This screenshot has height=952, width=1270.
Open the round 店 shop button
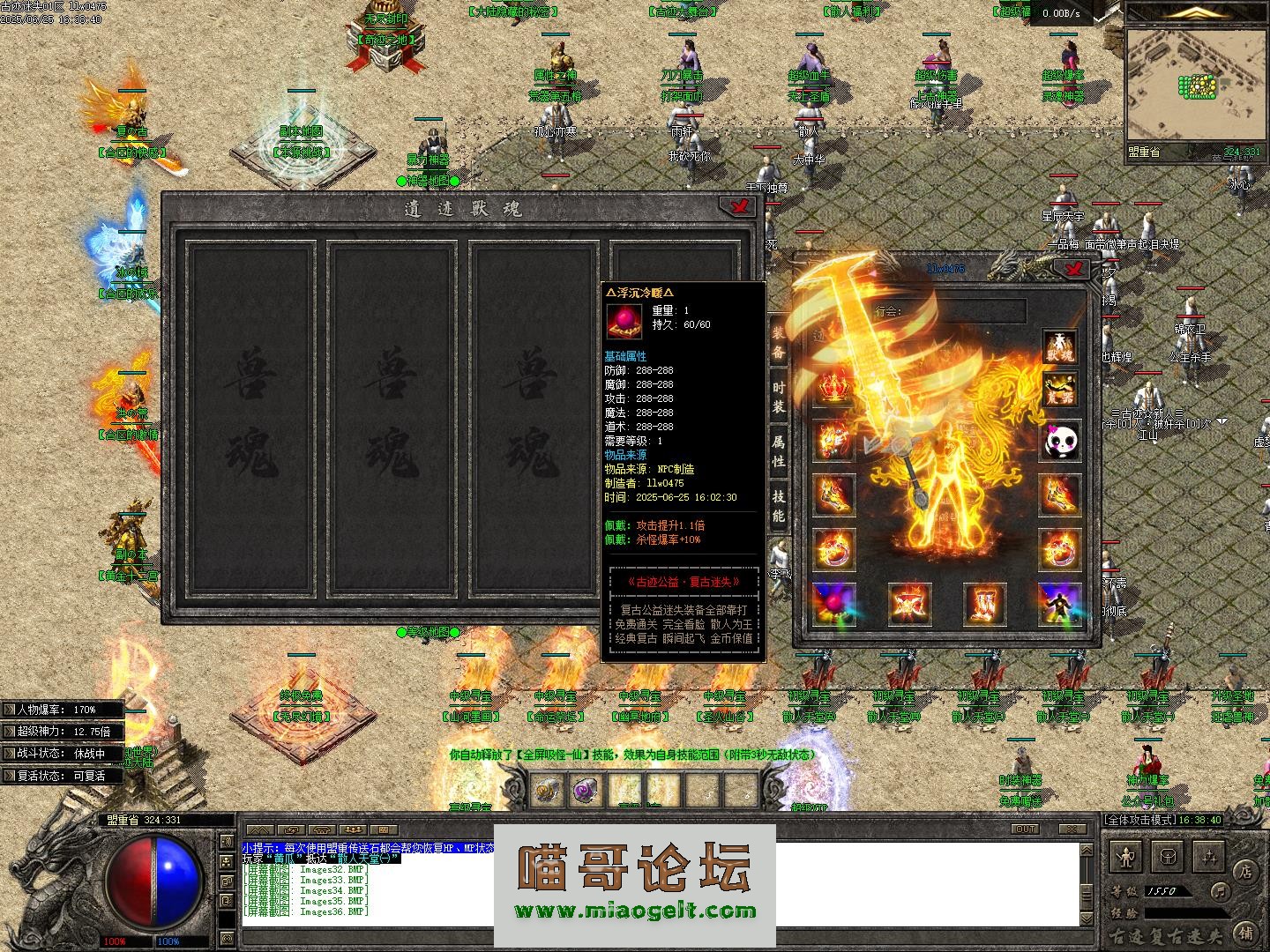coord(1244,869)
